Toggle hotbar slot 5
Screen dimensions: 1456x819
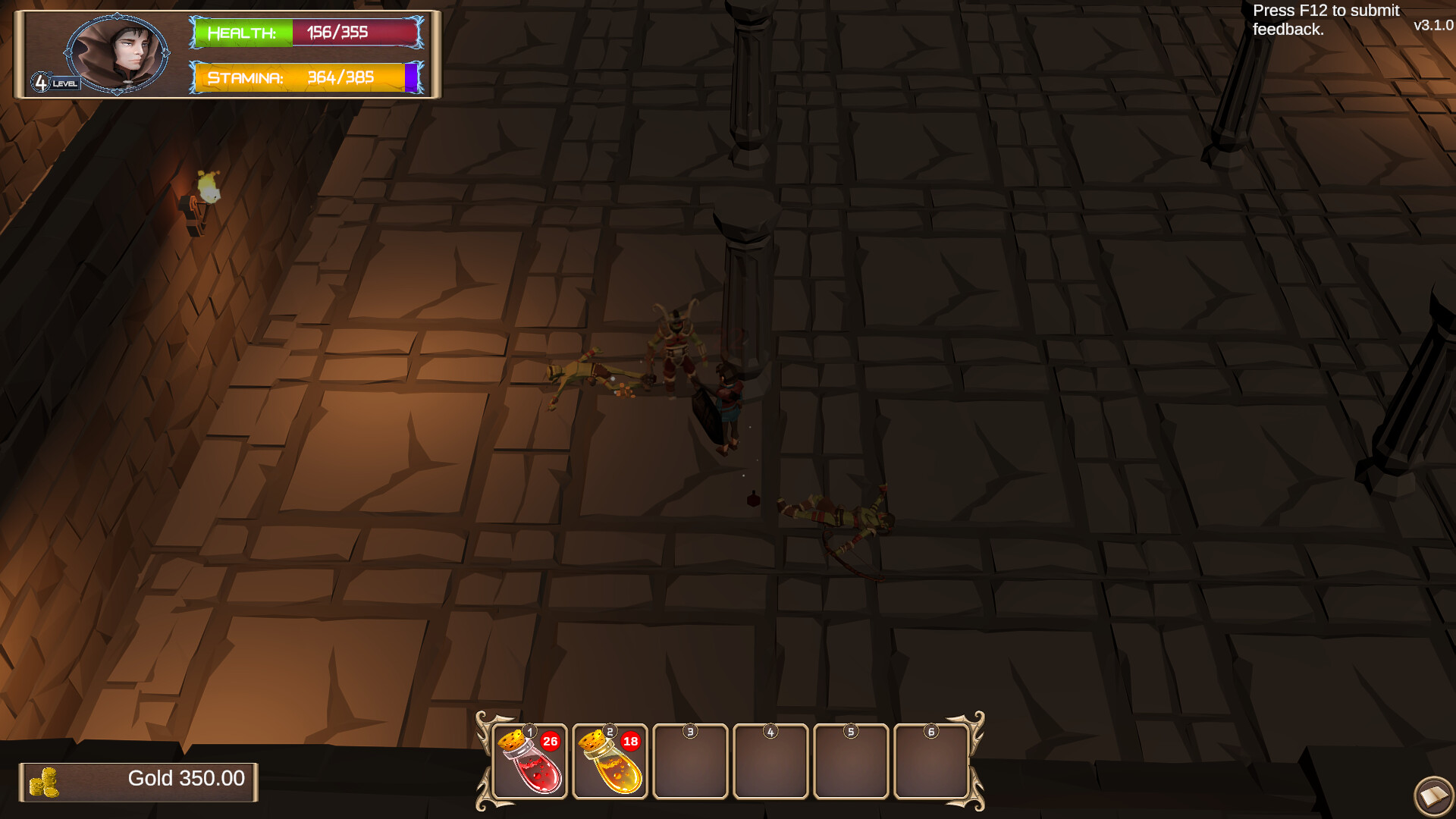851,761
